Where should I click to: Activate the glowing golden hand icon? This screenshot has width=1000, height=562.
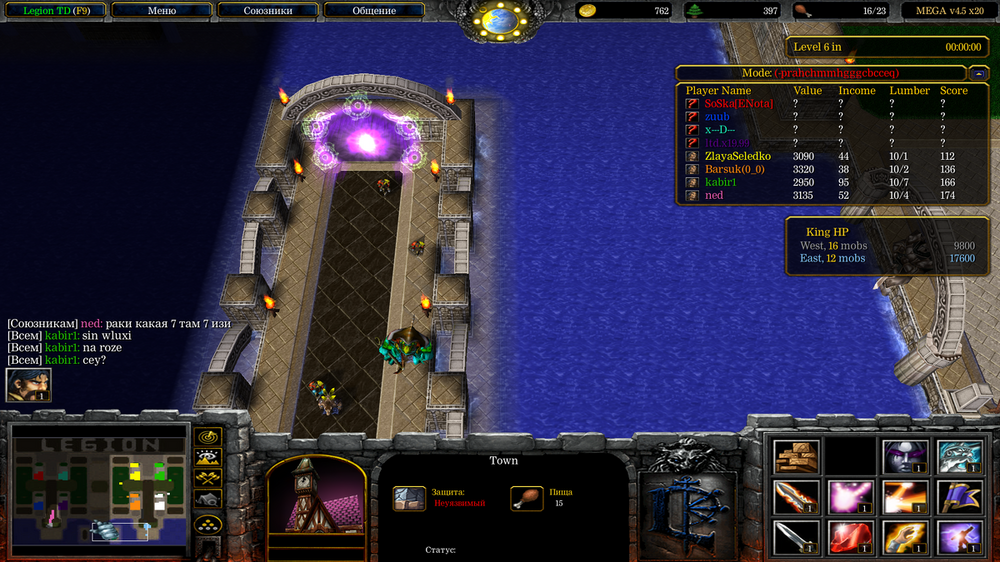[x=906, y=537]
